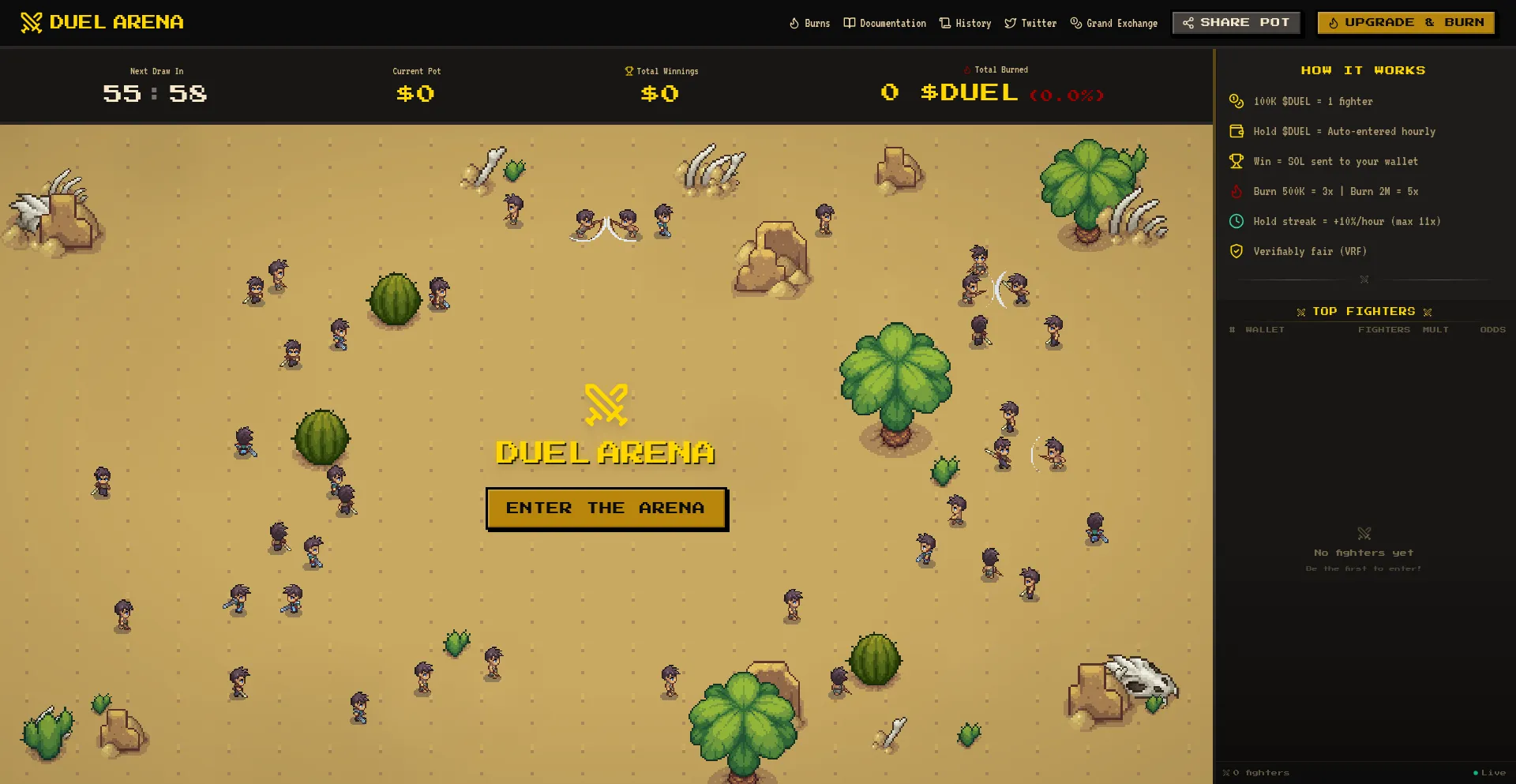Click the Duel Arena logo in header

click(102, 22)
